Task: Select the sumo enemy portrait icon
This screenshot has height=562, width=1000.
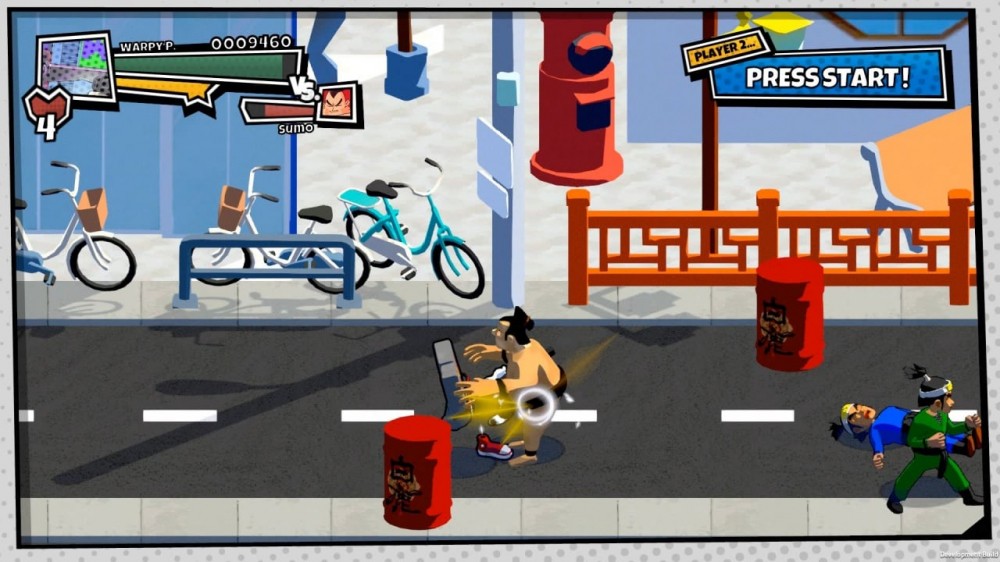Action: [339, 103]
